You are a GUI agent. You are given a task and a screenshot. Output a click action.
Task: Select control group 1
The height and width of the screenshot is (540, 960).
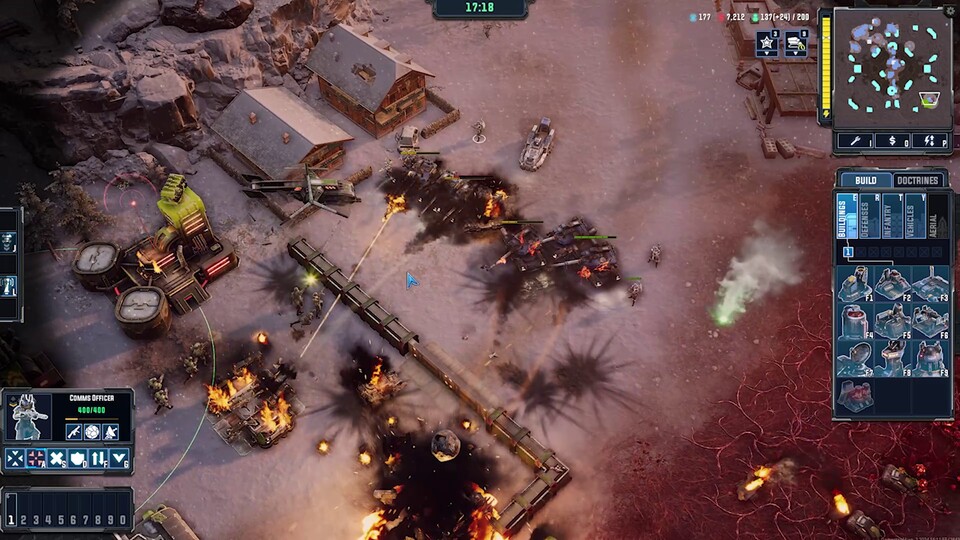tap(12, 520)
